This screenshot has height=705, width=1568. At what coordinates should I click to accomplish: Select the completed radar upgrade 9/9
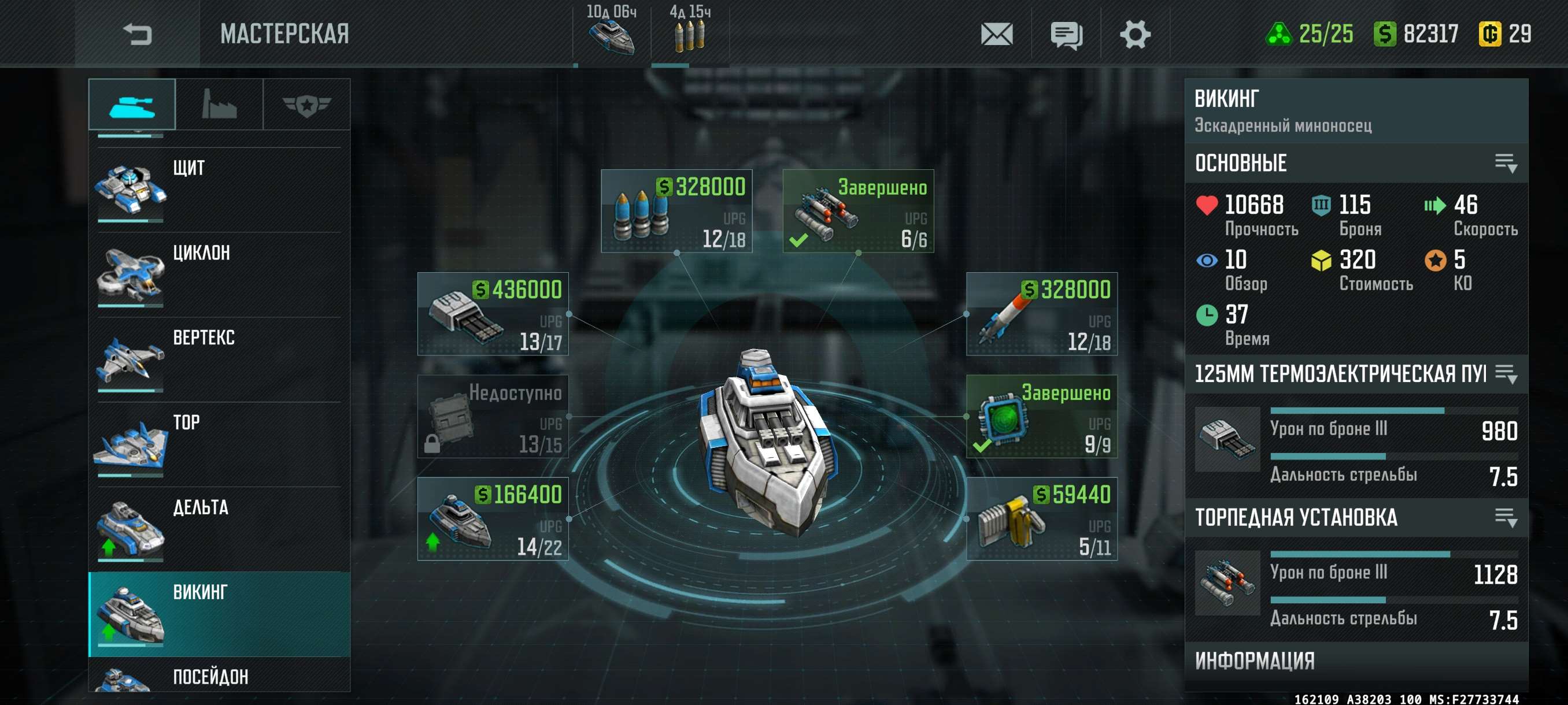point(1041,417)
